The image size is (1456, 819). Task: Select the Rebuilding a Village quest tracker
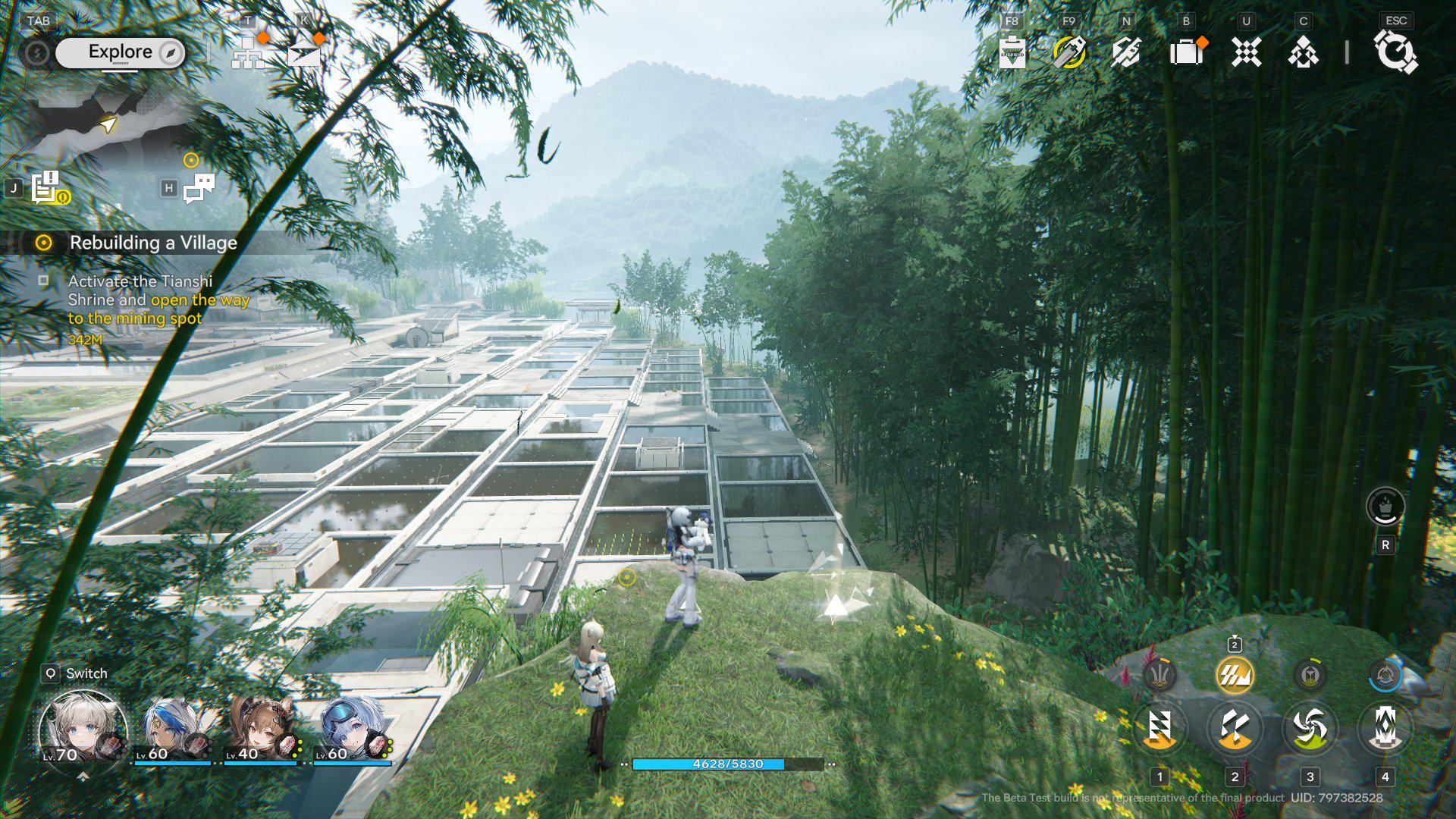[x=152, y=243]
